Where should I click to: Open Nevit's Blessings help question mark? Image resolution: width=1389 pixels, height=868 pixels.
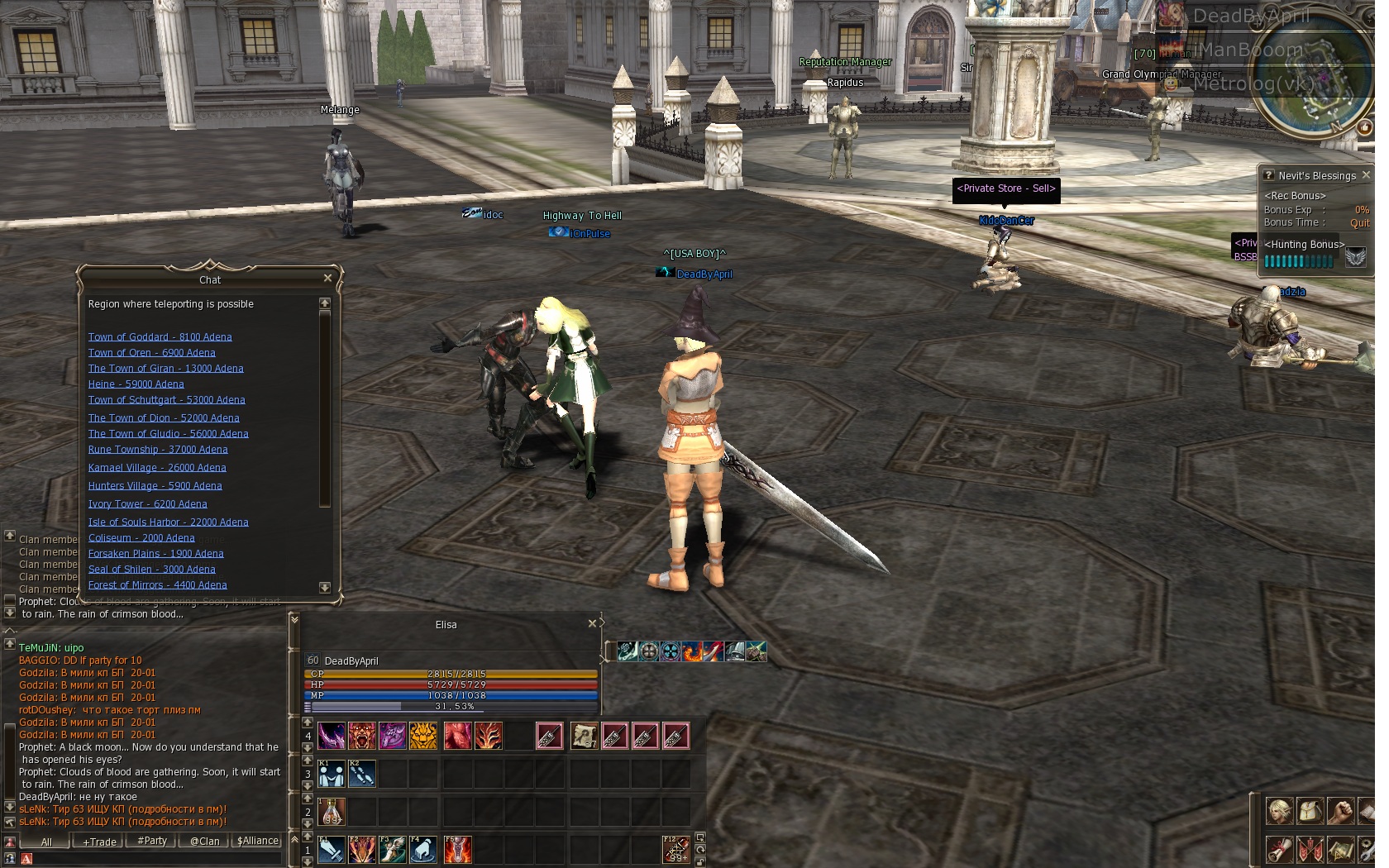coord(1268,175)
